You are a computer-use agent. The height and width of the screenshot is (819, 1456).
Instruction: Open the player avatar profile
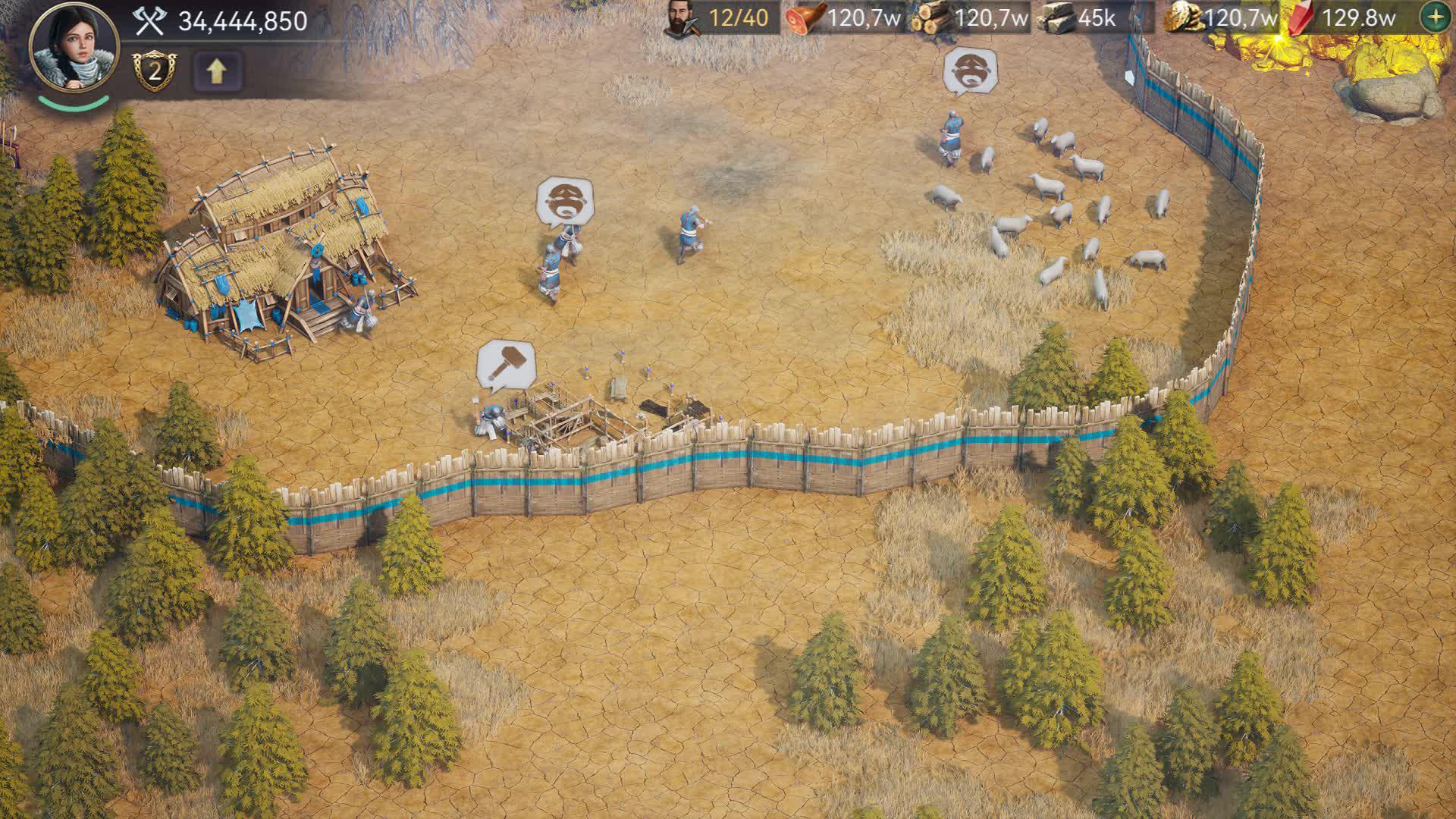pos(74,47)
